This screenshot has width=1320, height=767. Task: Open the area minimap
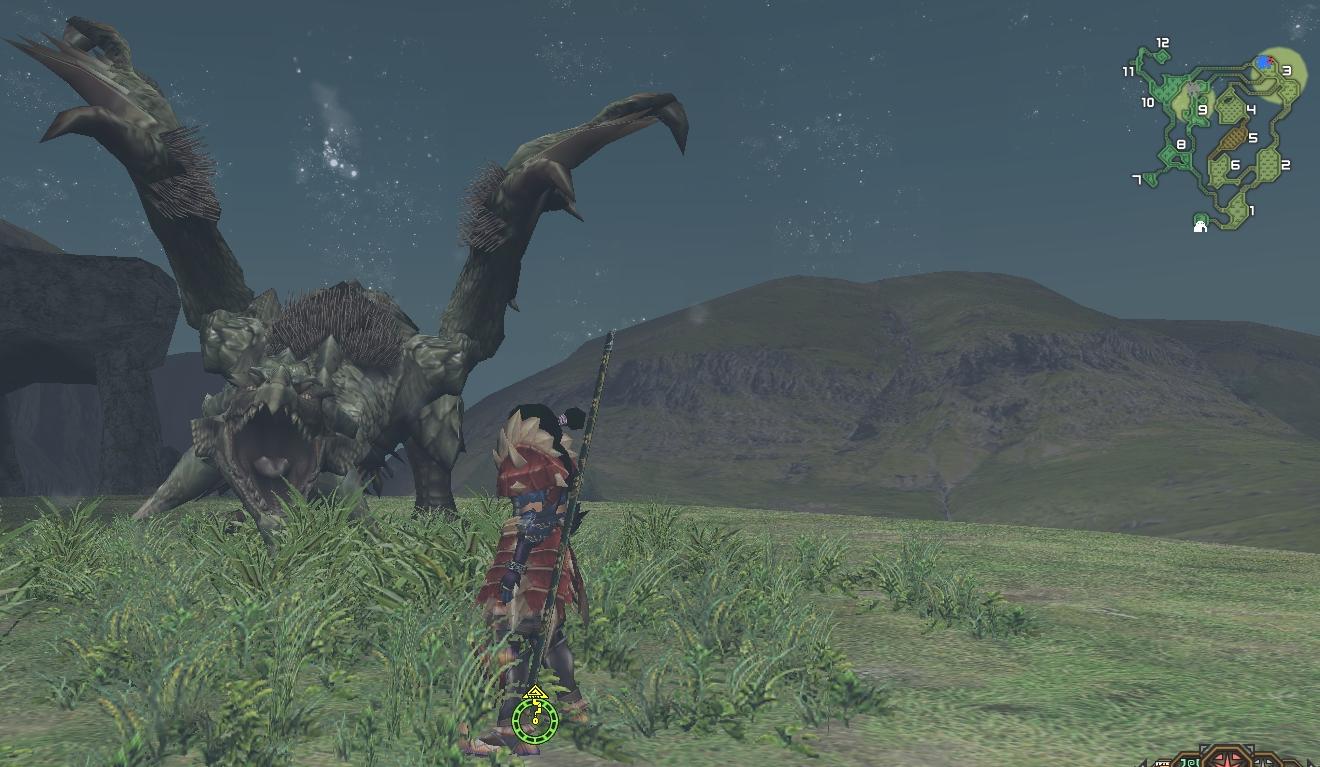tap(1215, 135)
